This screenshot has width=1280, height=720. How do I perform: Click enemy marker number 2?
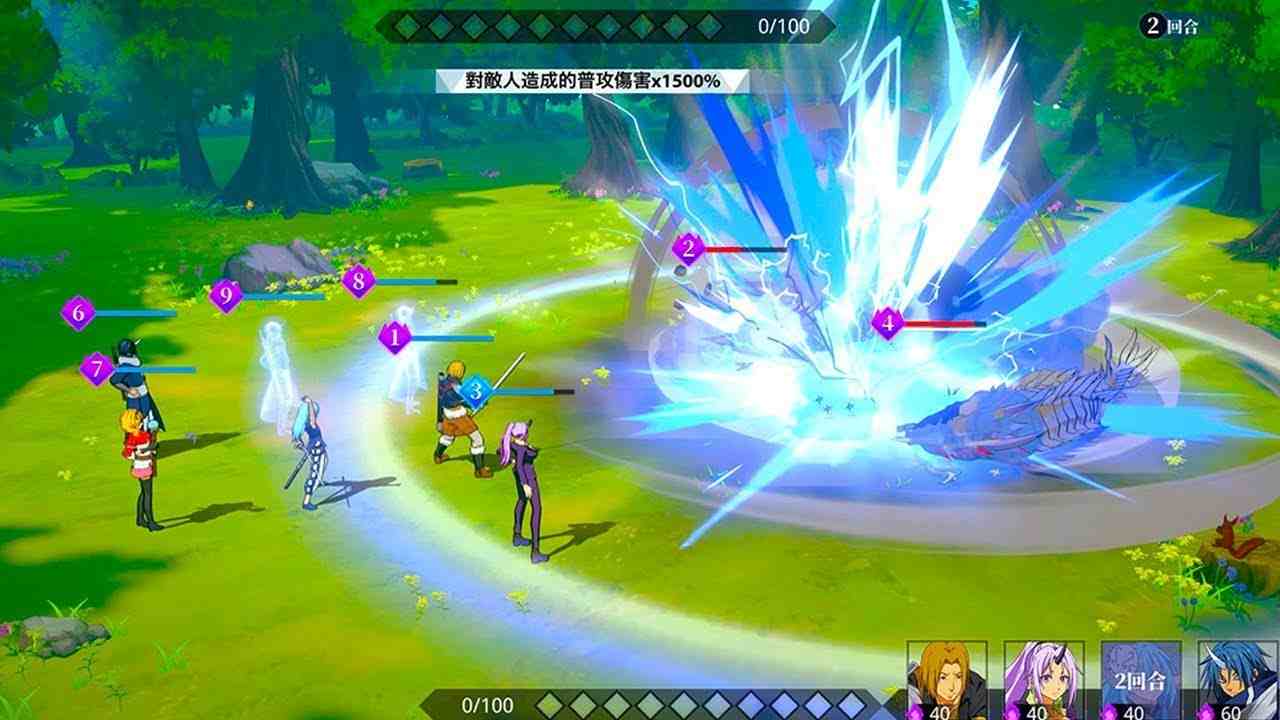coord(687,250)
